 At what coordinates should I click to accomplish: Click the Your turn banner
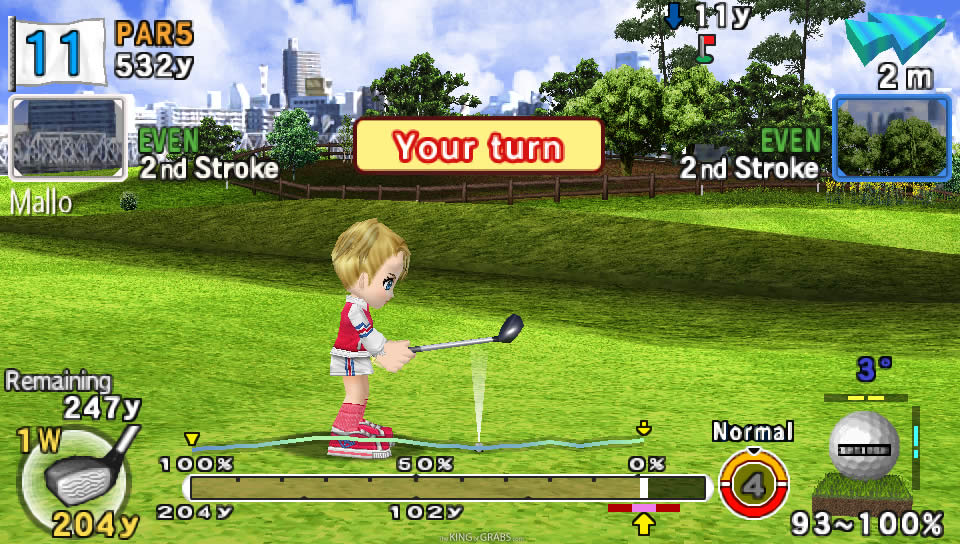tap(479, 146)
